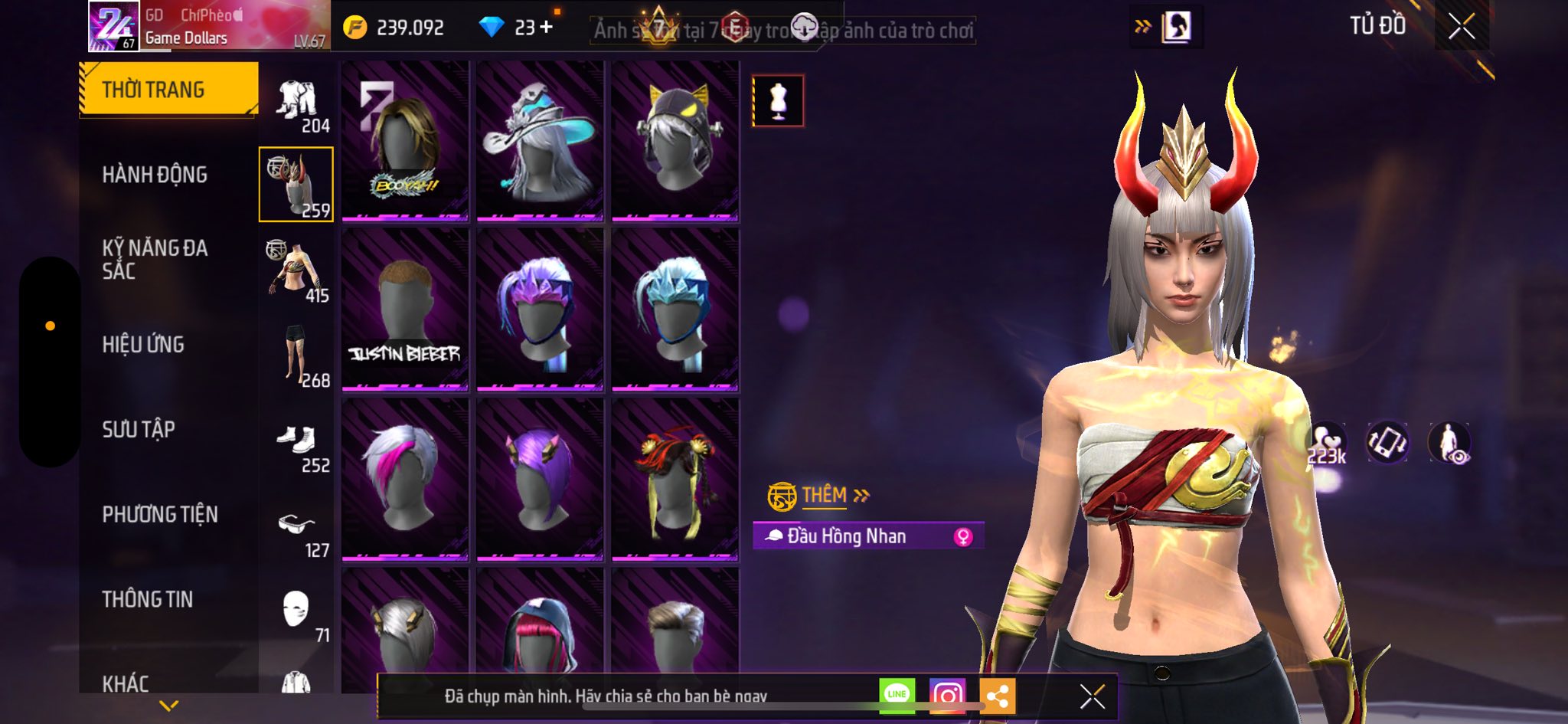
Task: Select the Kỹ Năng Đa Sắc section
Action: [x=155, y=259]
